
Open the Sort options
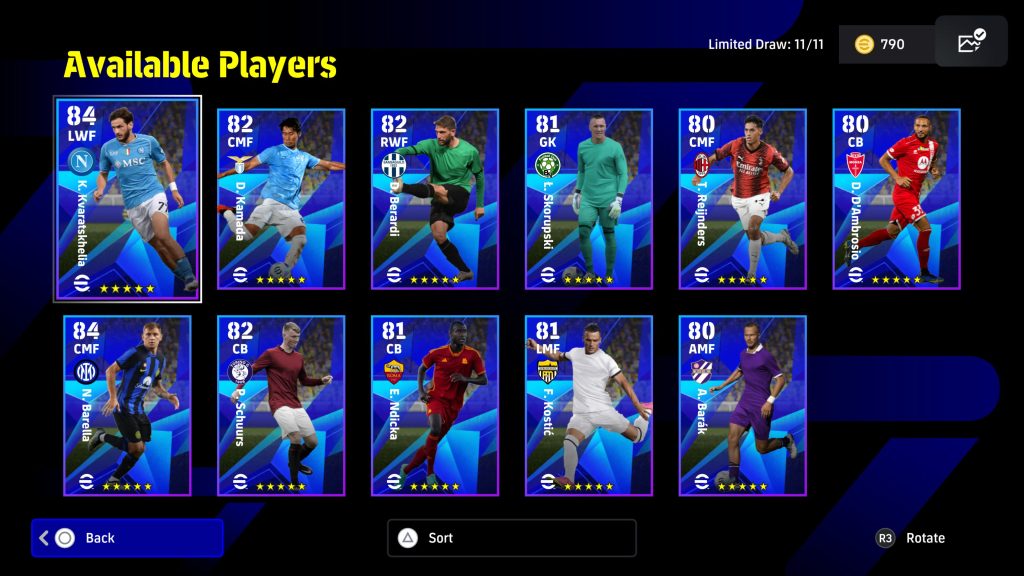[x=511, y=538]
